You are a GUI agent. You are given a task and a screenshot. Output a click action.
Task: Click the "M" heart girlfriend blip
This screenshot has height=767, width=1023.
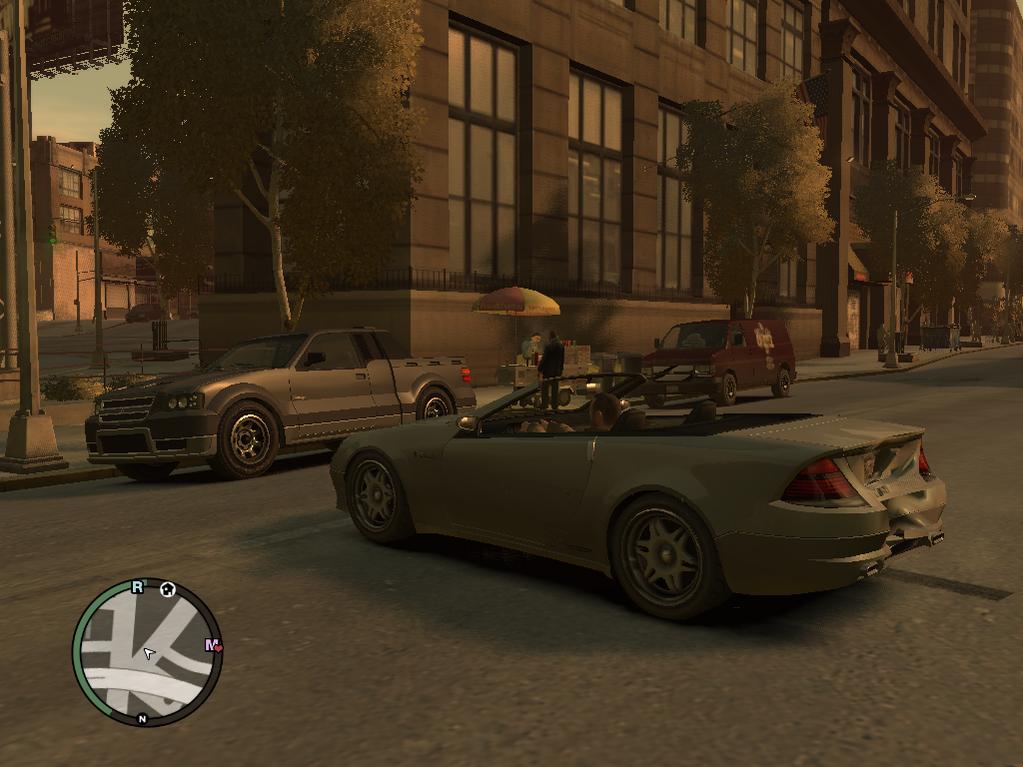coord(213,646)
